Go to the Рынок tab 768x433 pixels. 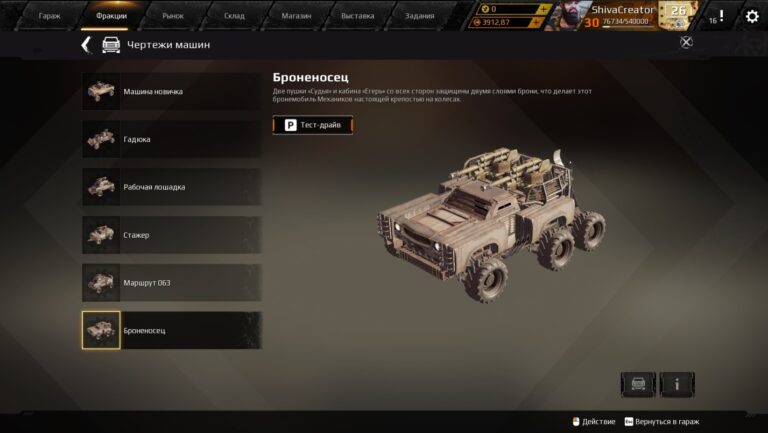(x=173, y=16)
